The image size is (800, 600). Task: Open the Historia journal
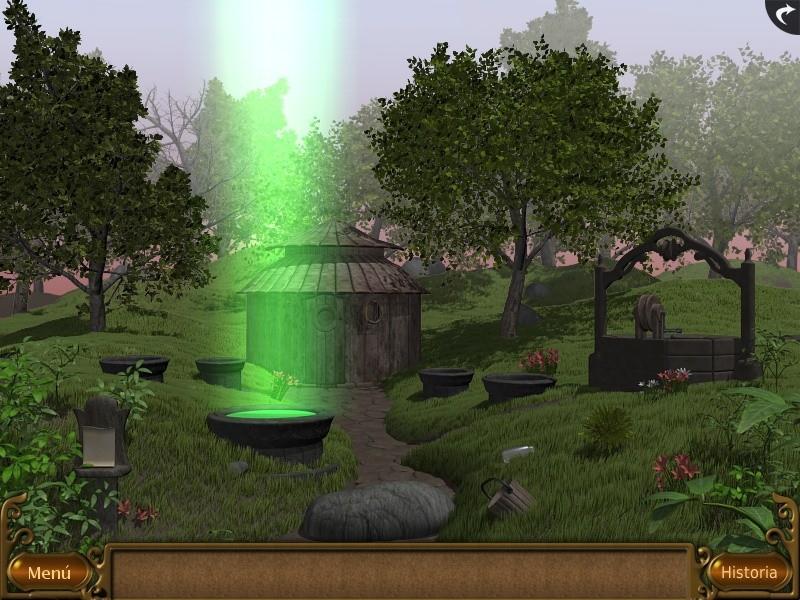point(749,572)
